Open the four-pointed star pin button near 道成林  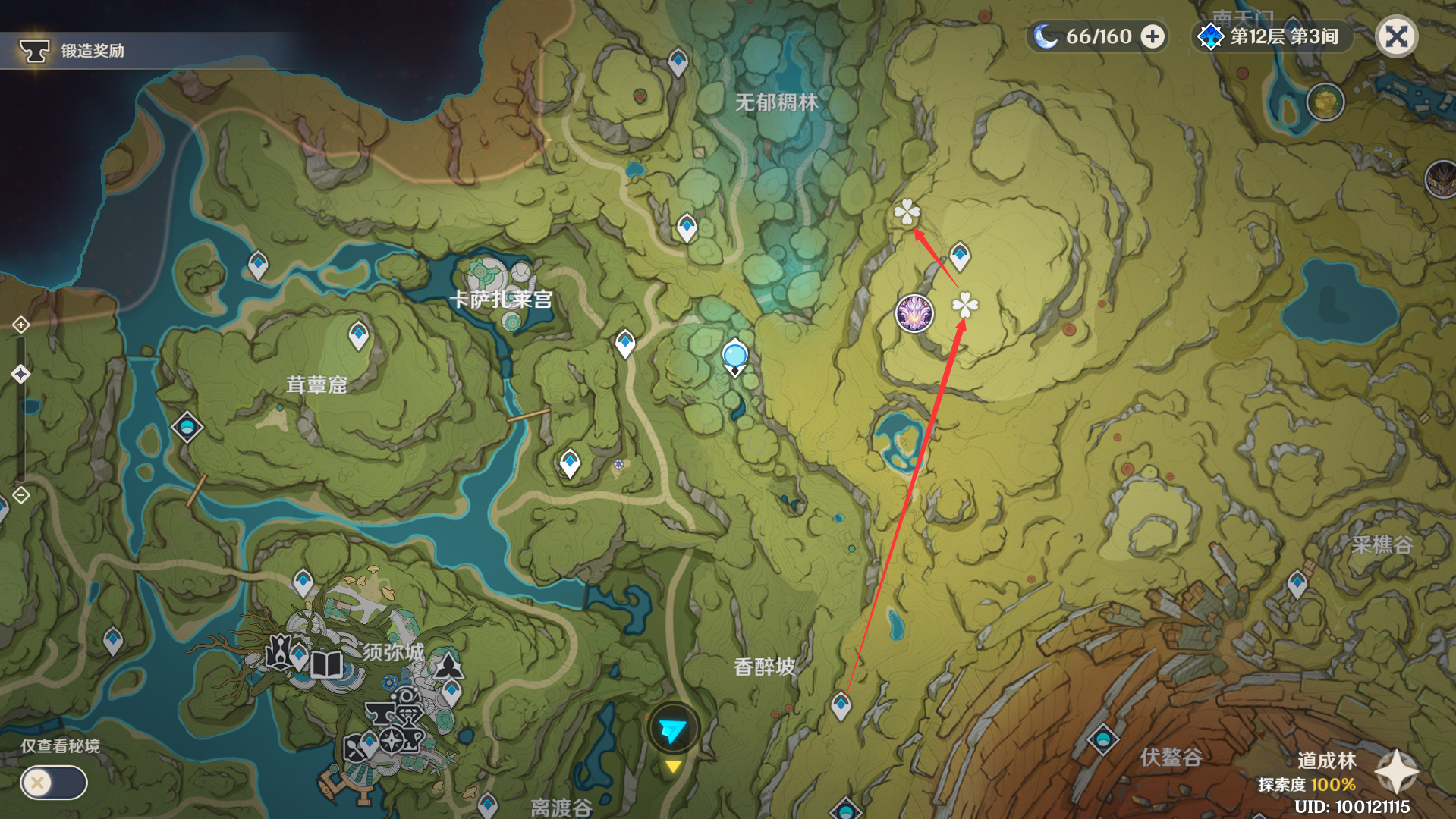pos(1397,771)
